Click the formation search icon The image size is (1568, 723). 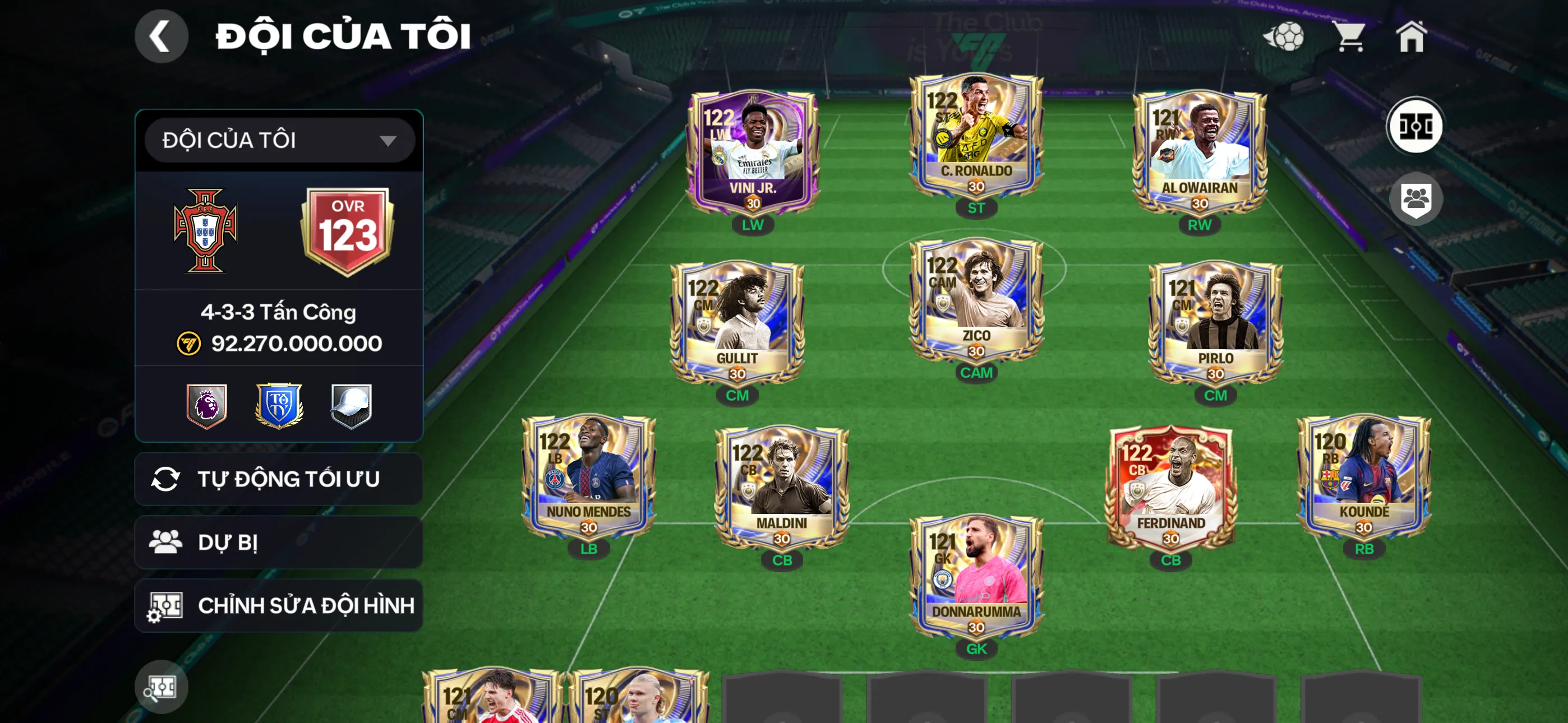click(x=162, y=687)
